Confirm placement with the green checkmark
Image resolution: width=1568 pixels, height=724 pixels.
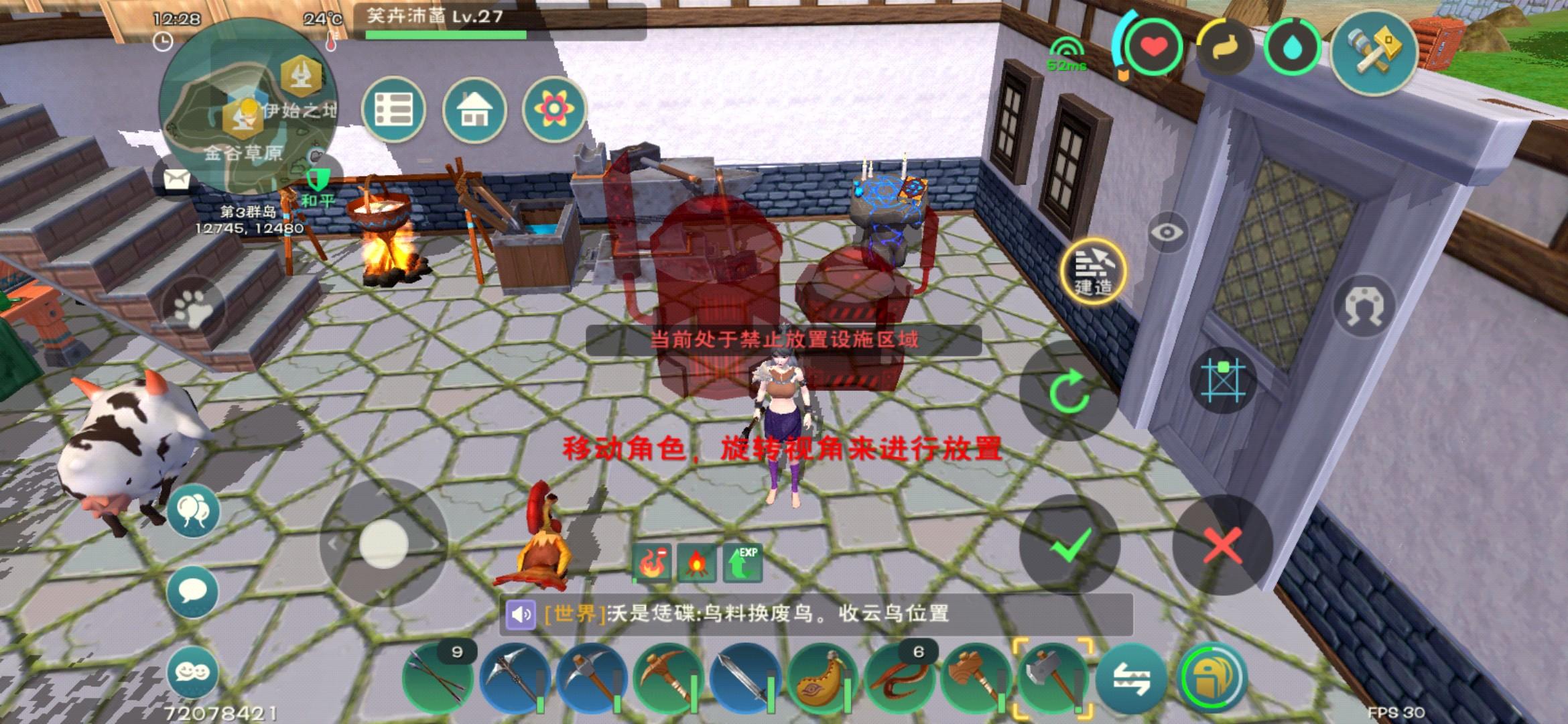click(x=1070, y=546)
